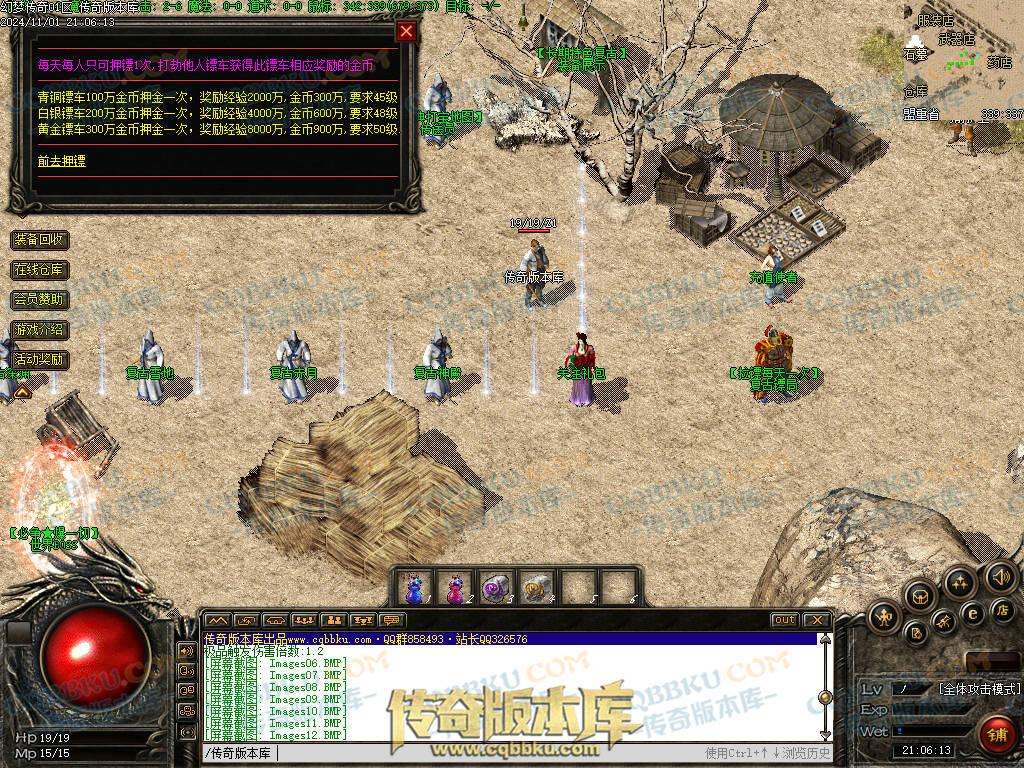Open the character equipment panel icon
Screen dimensions: 1024x768
click(x=884, y=617)
